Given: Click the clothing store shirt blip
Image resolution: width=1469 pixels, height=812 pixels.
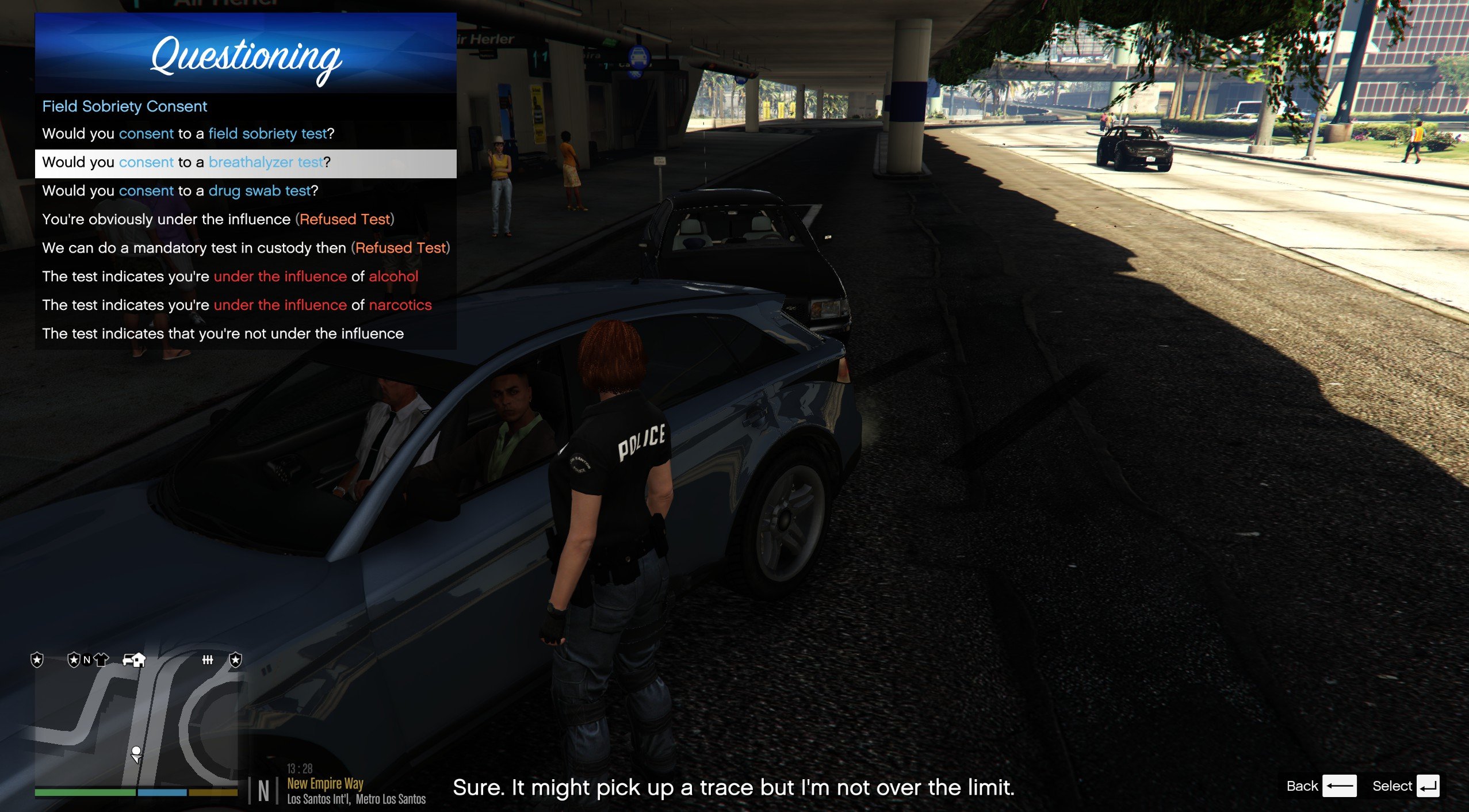Looking at the screenshot, I should pos(102,660).
